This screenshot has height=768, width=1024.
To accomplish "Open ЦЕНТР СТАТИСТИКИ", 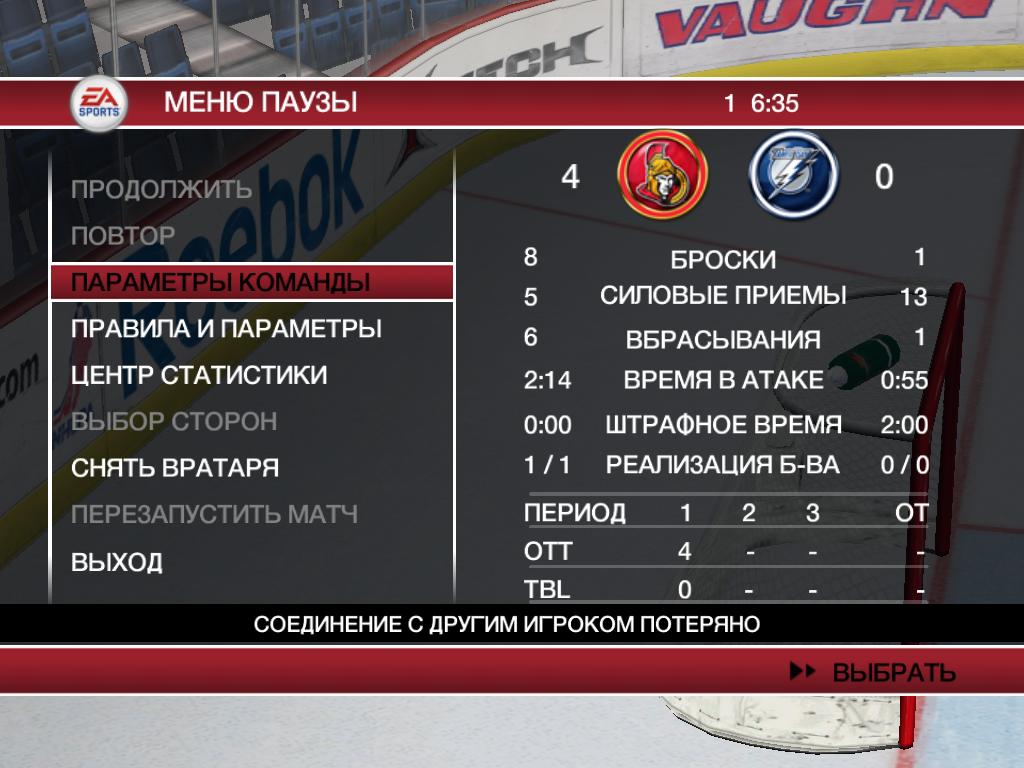I will pos(199,376).
